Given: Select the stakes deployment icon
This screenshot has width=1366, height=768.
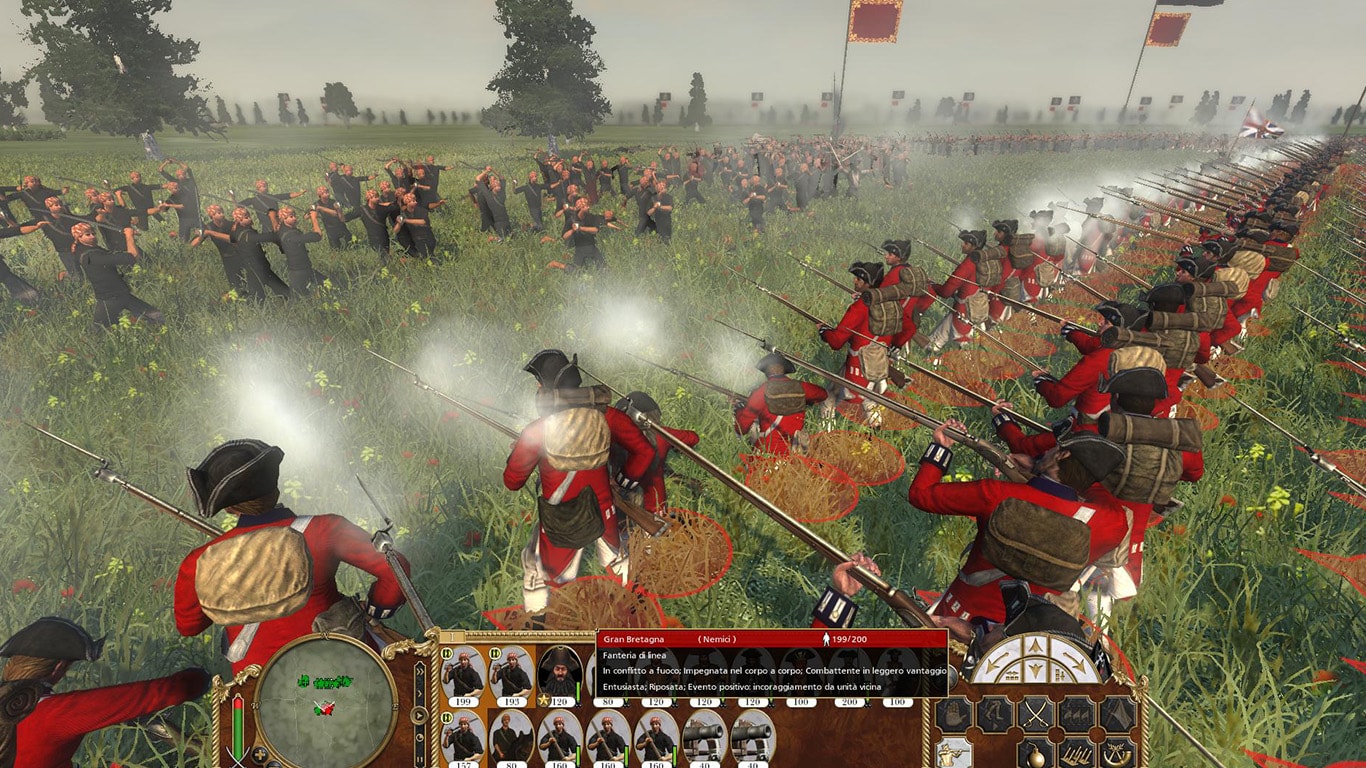Looking at the screenshot, I should [1077, 756].
